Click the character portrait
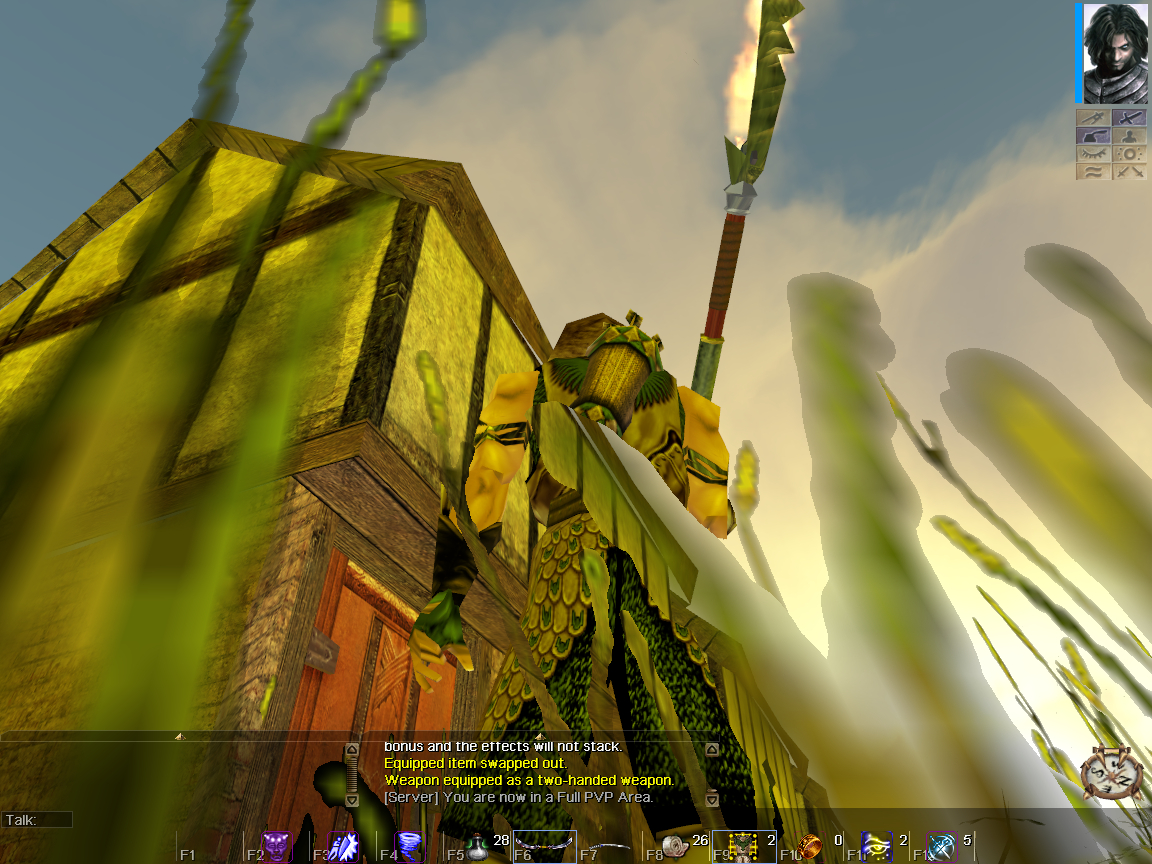 (1114, 53)
